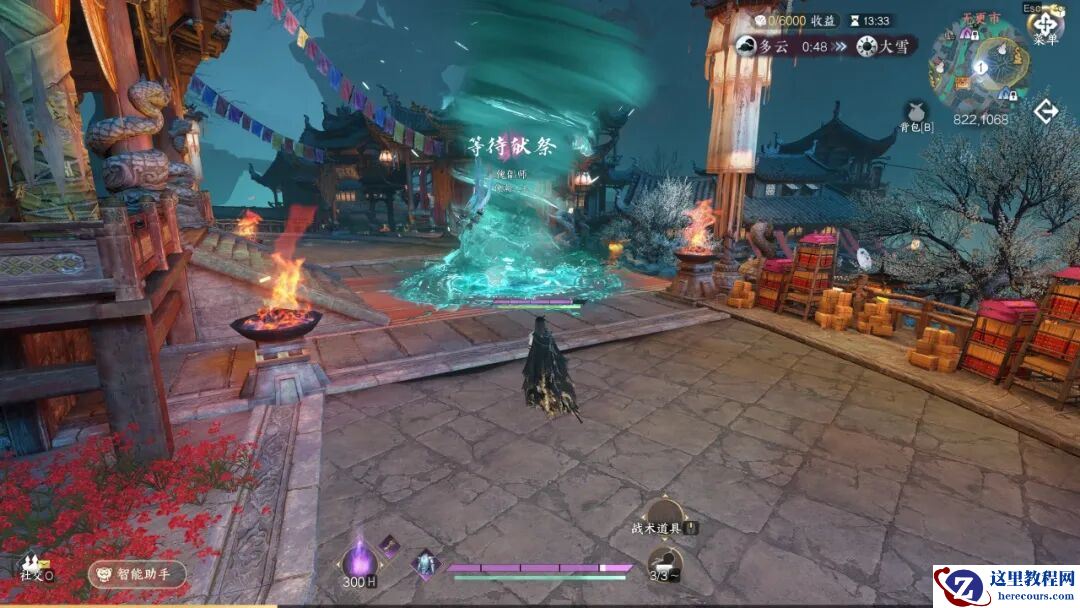Open the 智能助手 smart assistant

tap(137, 574)
